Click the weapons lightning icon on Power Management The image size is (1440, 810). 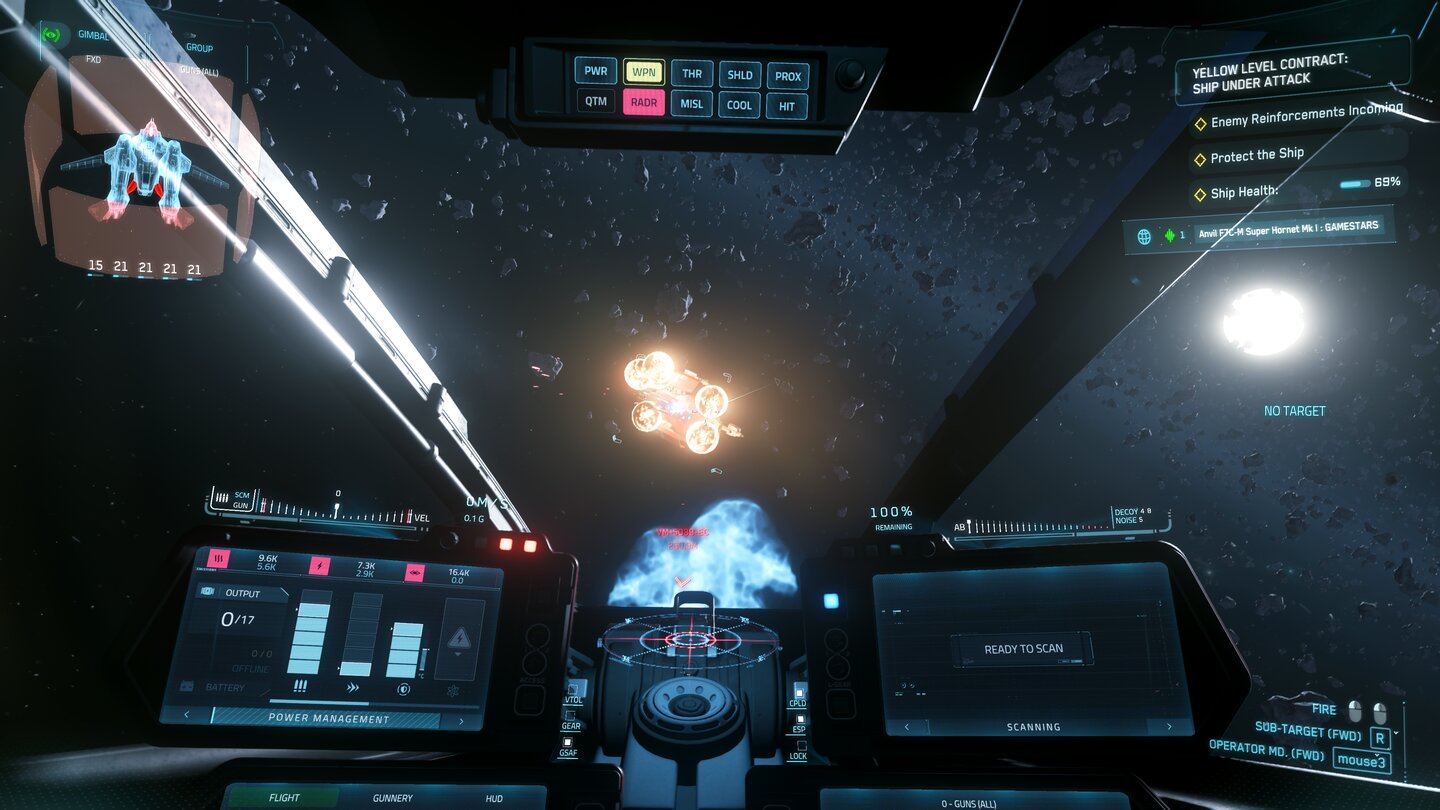pos(319,566)
